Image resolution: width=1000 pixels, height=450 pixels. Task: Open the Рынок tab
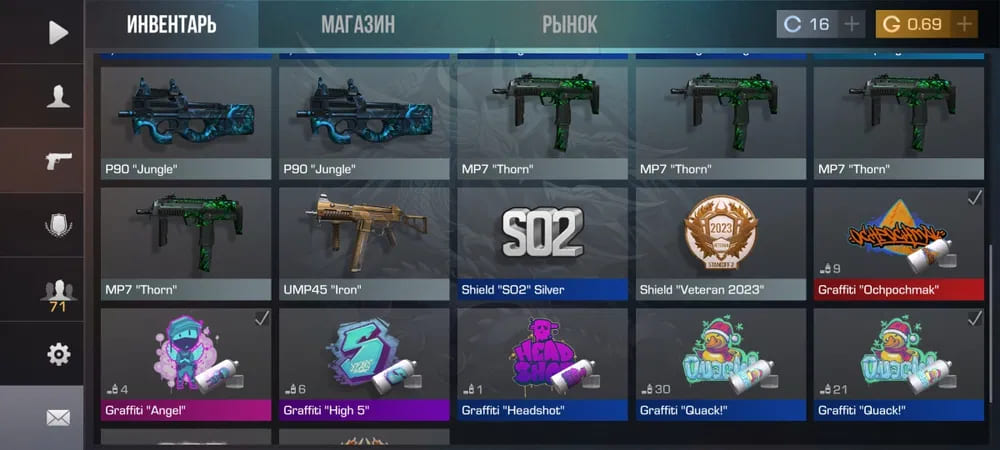pos(570,24)
